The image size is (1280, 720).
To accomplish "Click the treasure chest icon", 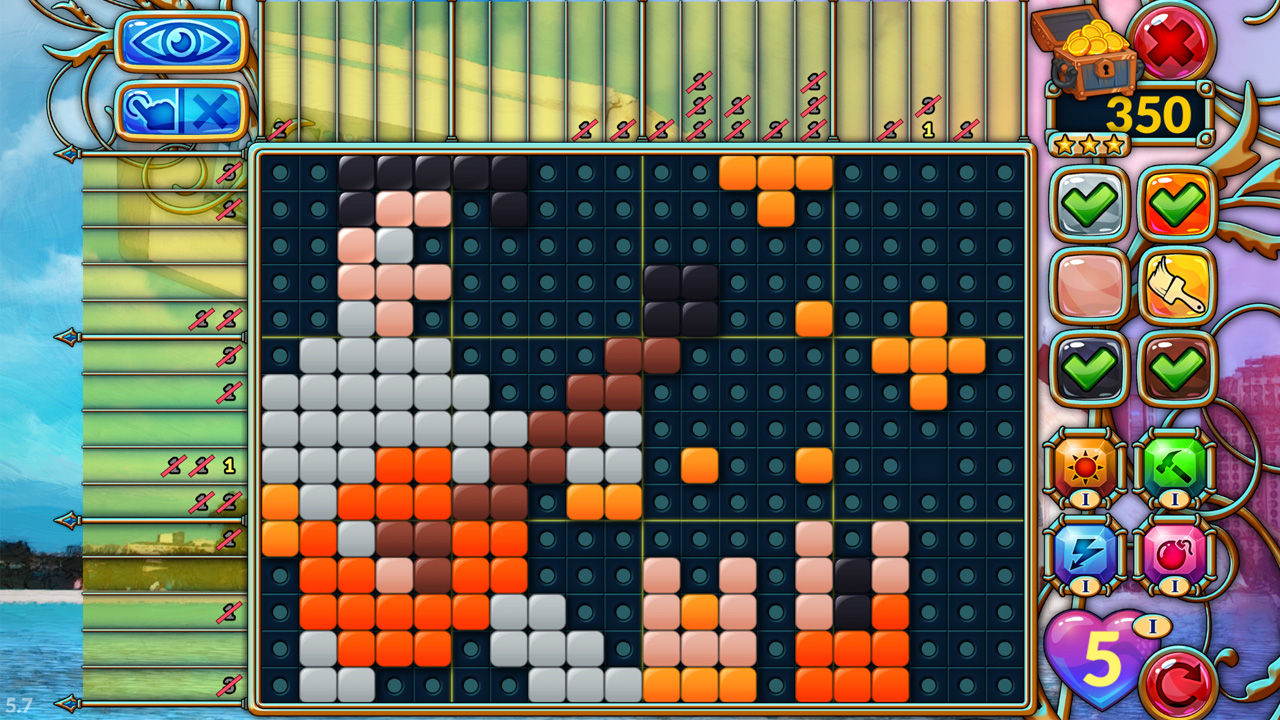I will (x=1090, y=50).
